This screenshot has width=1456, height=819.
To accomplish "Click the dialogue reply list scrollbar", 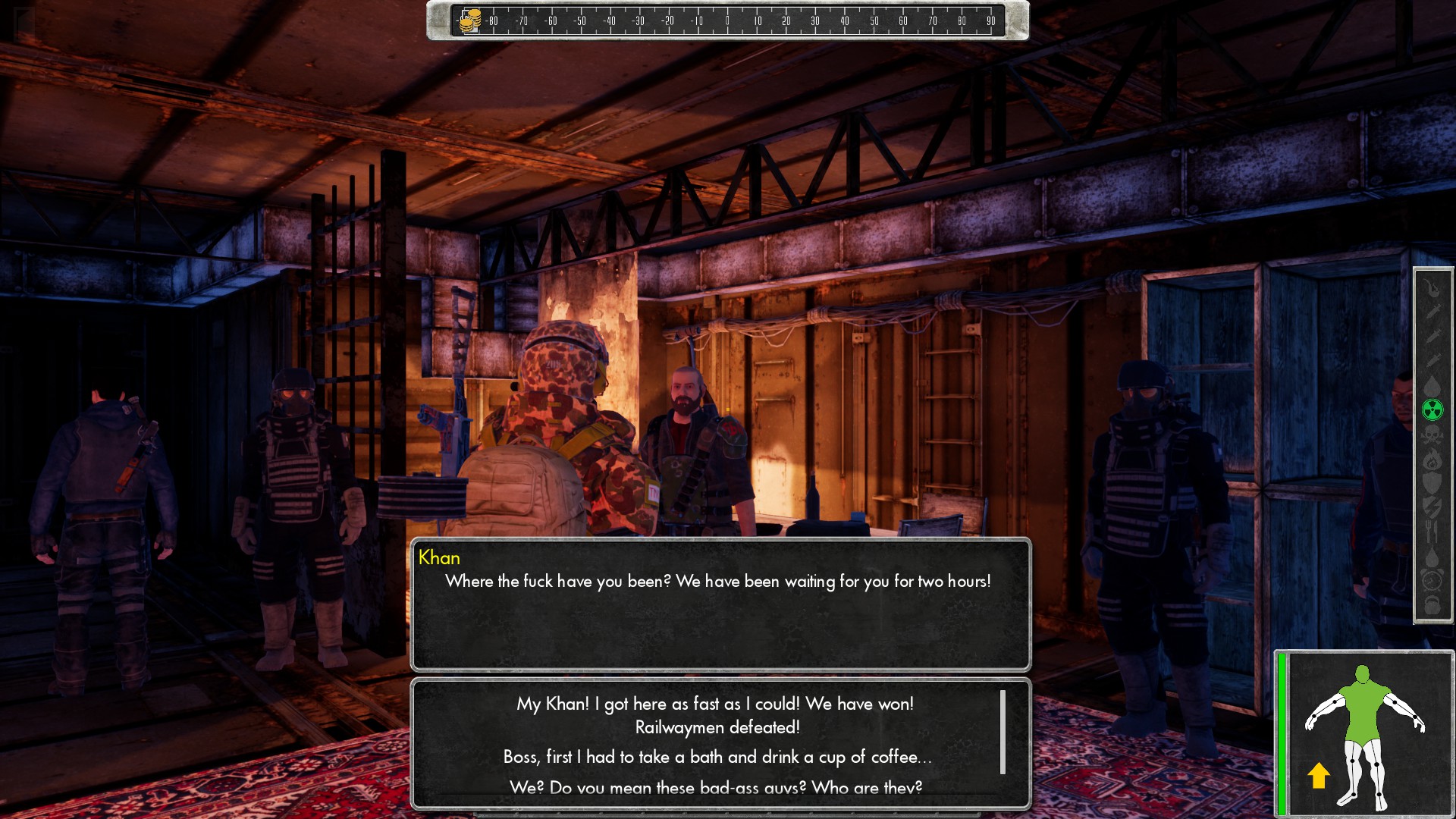I will [1003, 731].
